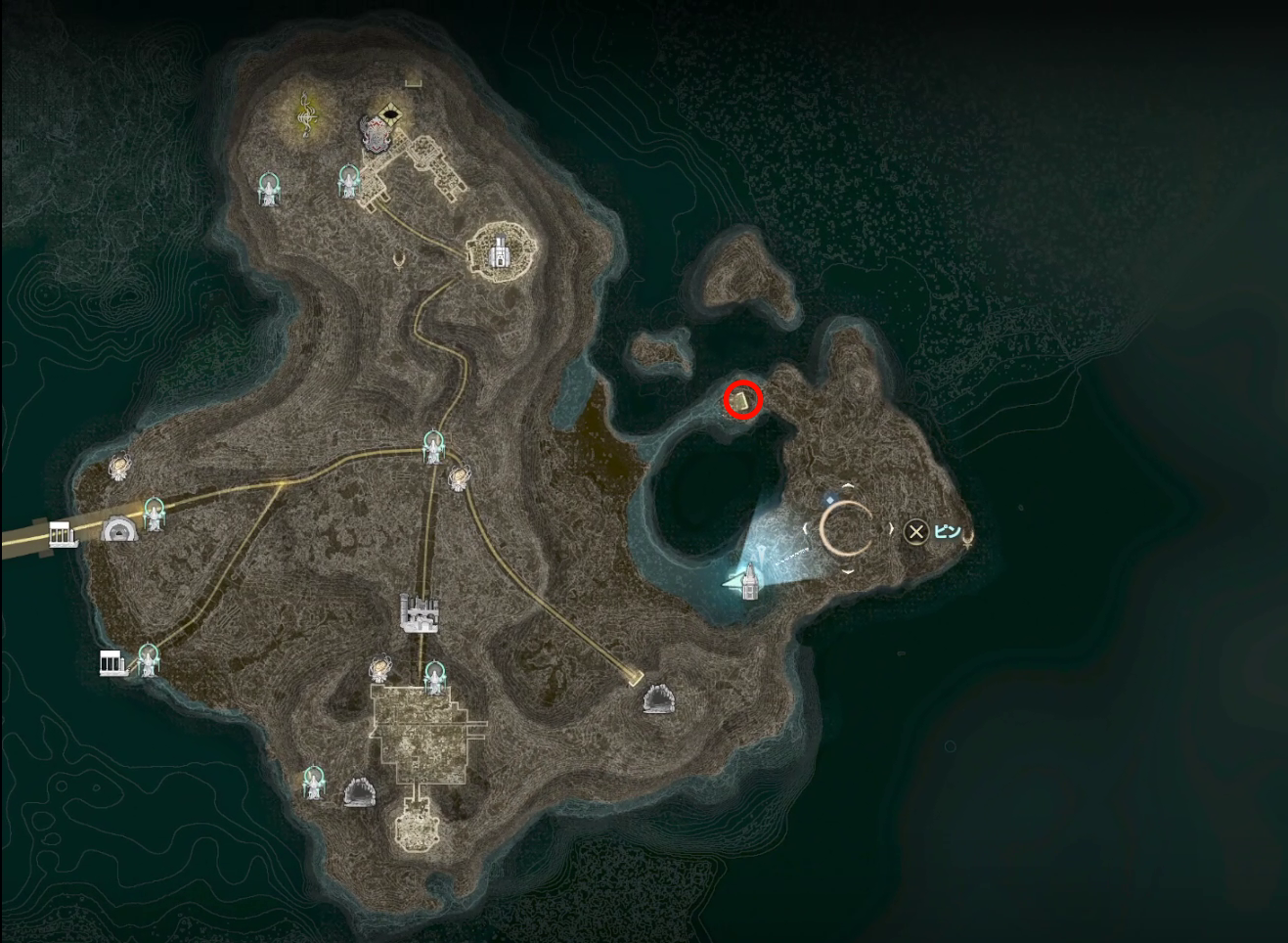Choose the glowing yellow sigil marker
This screenshot has width=1288, height=943.
click(307, 113)
